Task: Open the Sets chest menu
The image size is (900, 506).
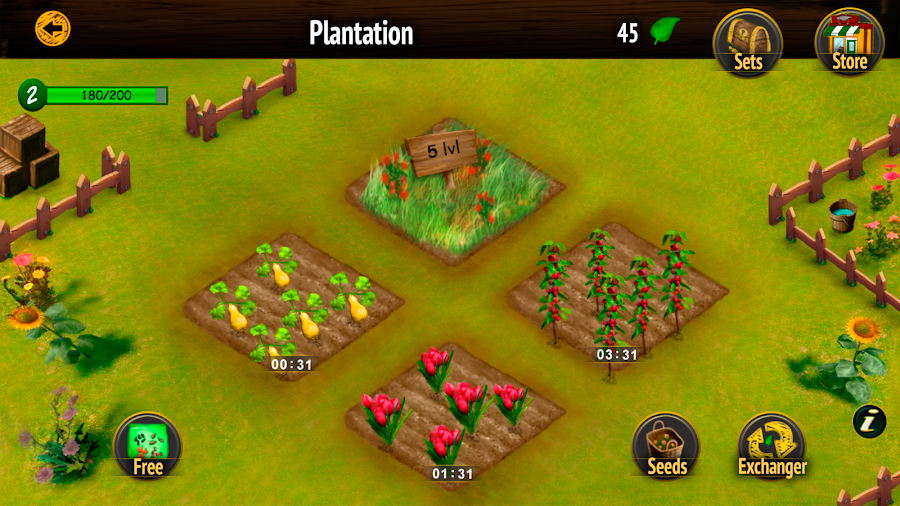Action: tap(747, 42)
